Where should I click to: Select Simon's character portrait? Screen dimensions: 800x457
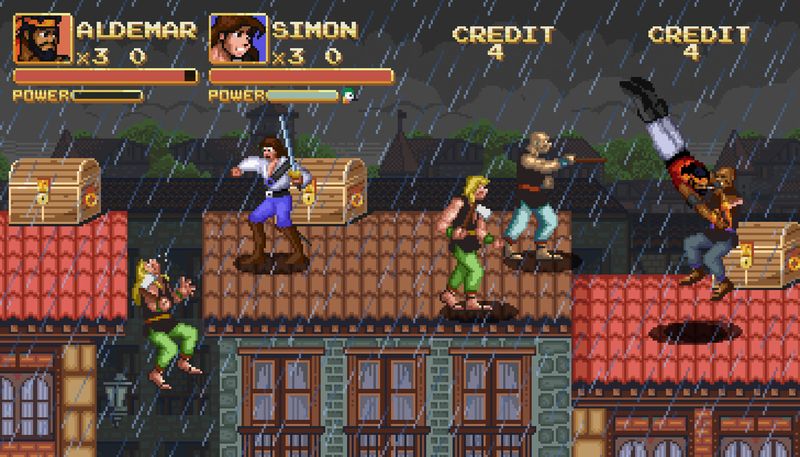(237, 38)
